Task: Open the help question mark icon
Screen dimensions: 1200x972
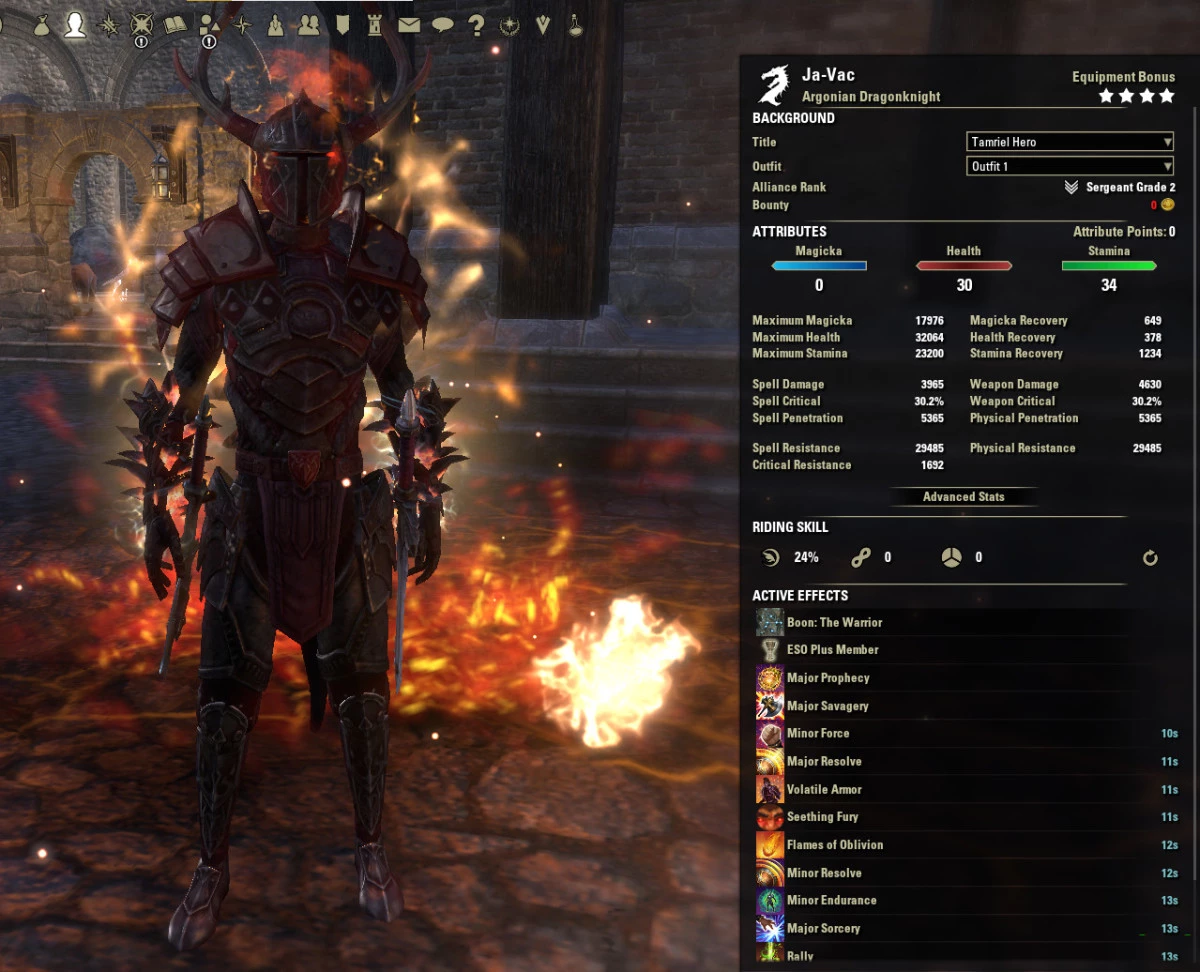Action: click(x=476, y=25)
